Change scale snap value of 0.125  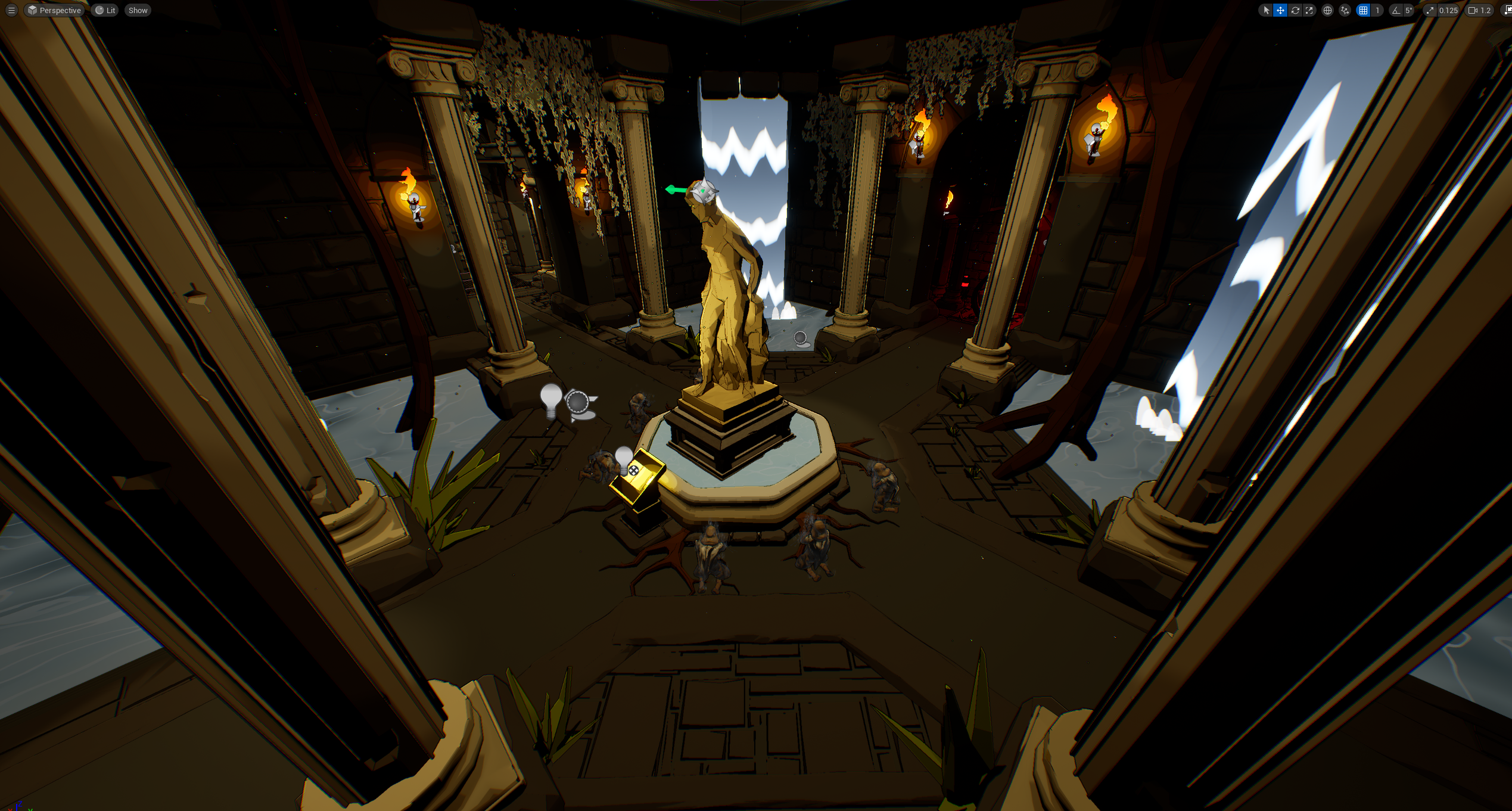point(1448,10)
